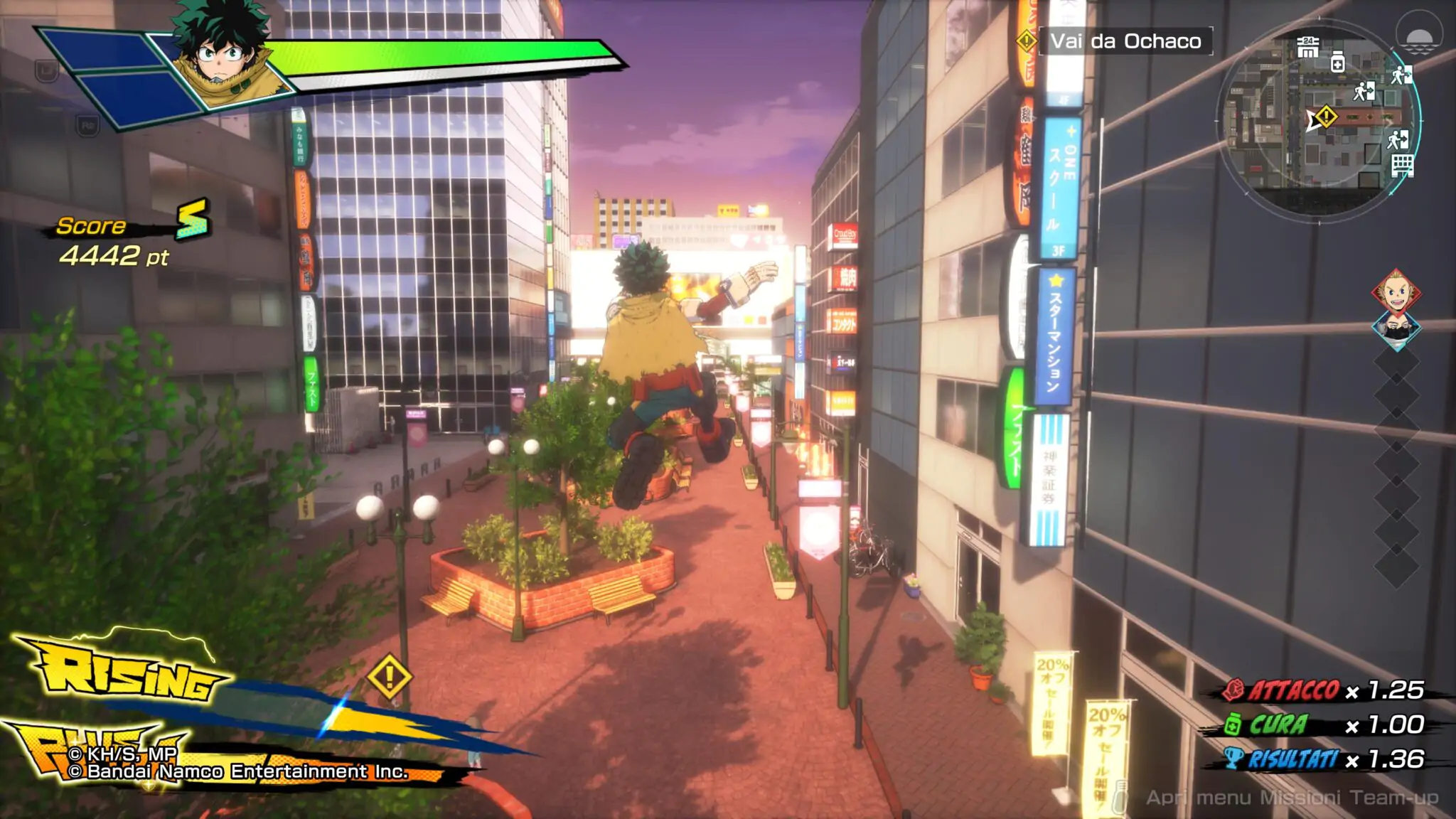1456x819 pixels.
Task: Open the "Apri menu Missioni Team-up" prompt
Action: tap(1291, 798)
